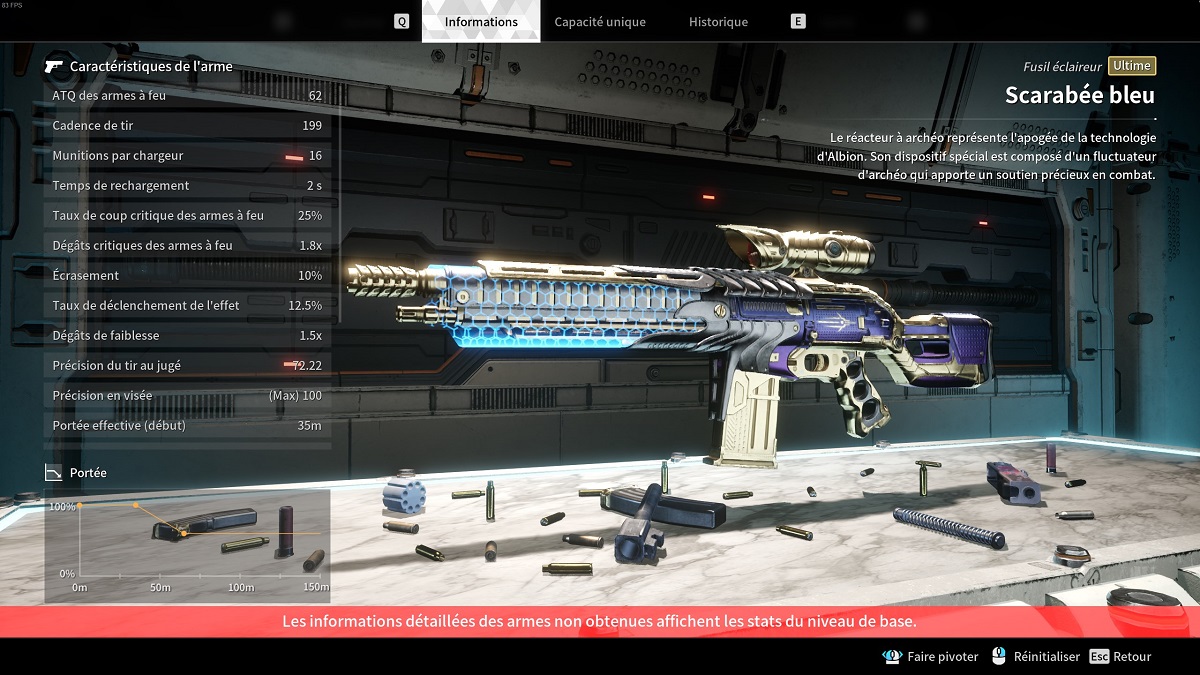Click the Retour button

click(1121, 657)
